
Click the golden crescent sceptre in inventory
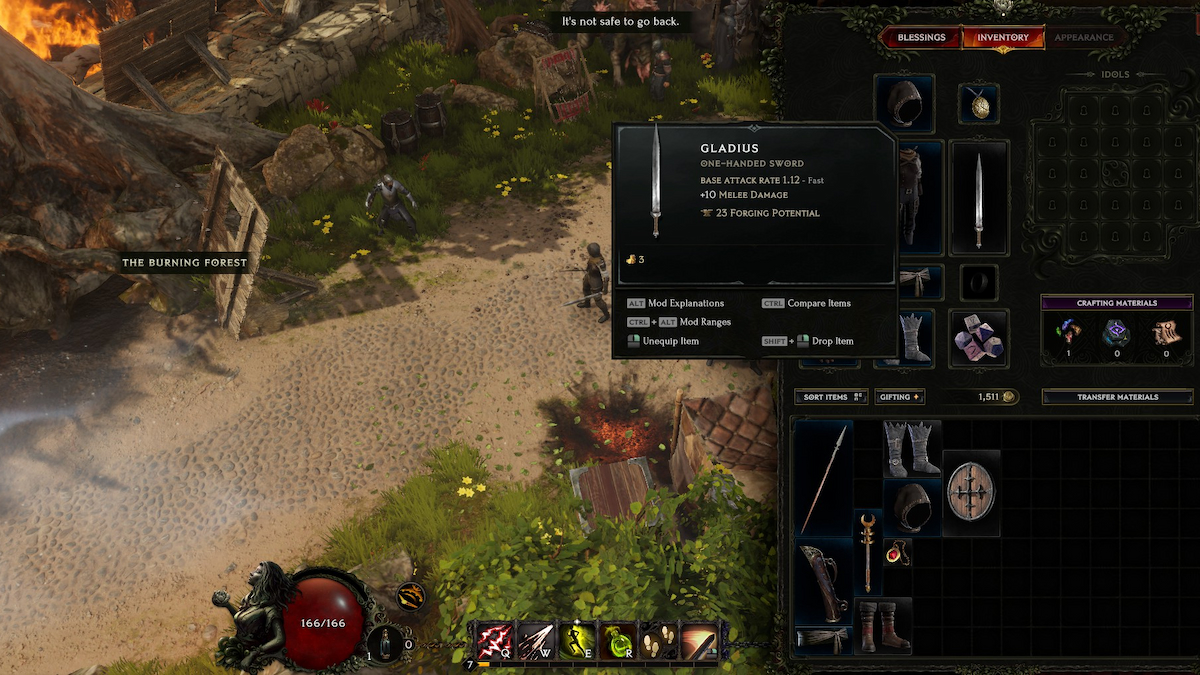[x=867, y=551]
